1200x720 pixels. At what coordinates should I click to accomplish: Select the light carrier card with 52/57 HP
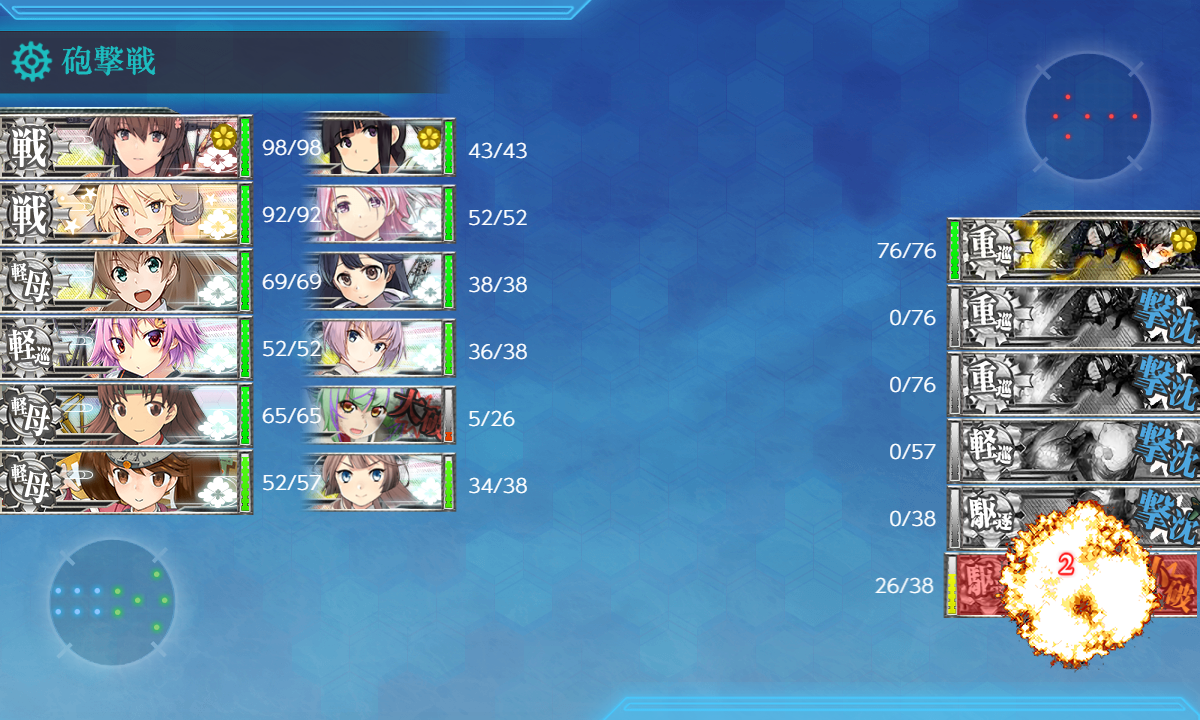(125, 482)
